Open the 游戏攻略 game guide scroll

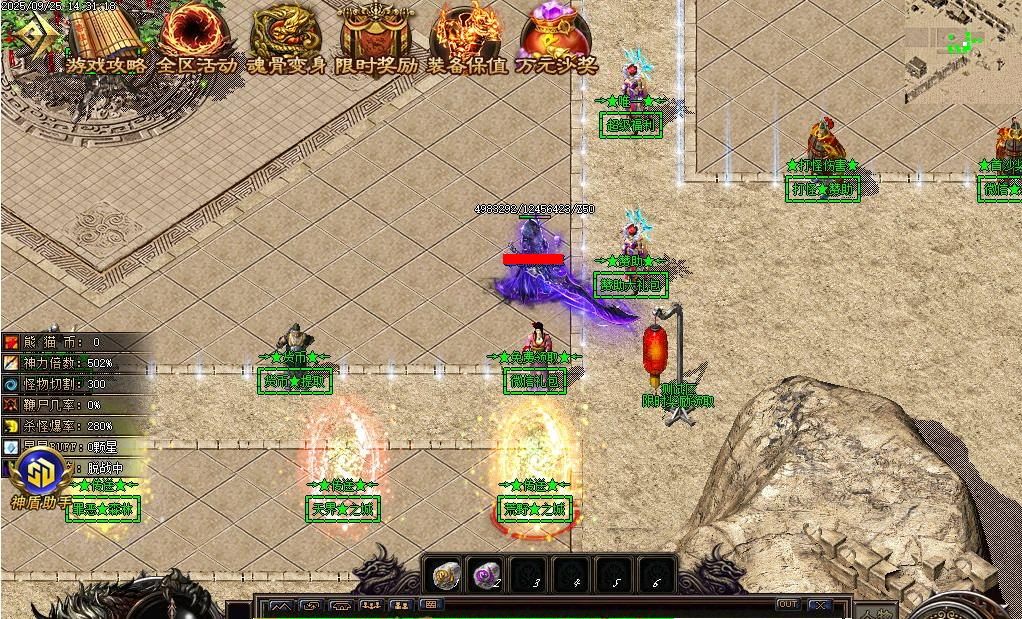click(x=106, y=40)
